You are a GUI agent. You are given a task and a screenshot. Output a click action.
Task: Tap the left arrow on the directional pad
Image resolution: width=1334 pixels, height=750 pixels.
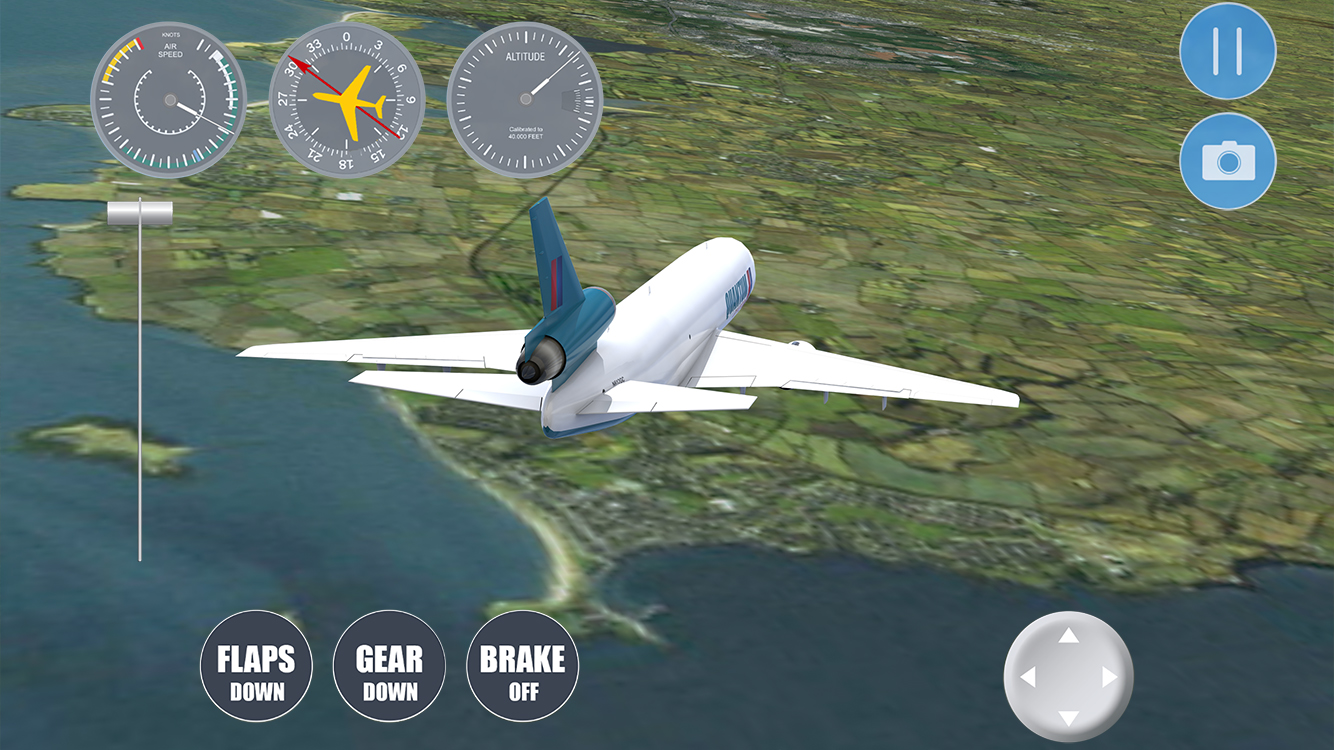(1027, 677)
